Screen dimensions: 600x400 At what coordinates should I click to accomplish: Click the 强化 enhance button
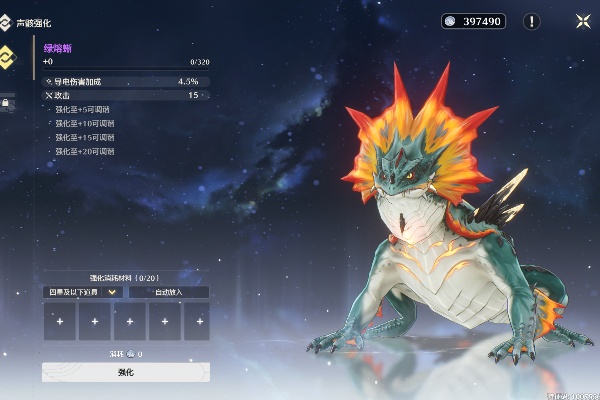point(125,372)
